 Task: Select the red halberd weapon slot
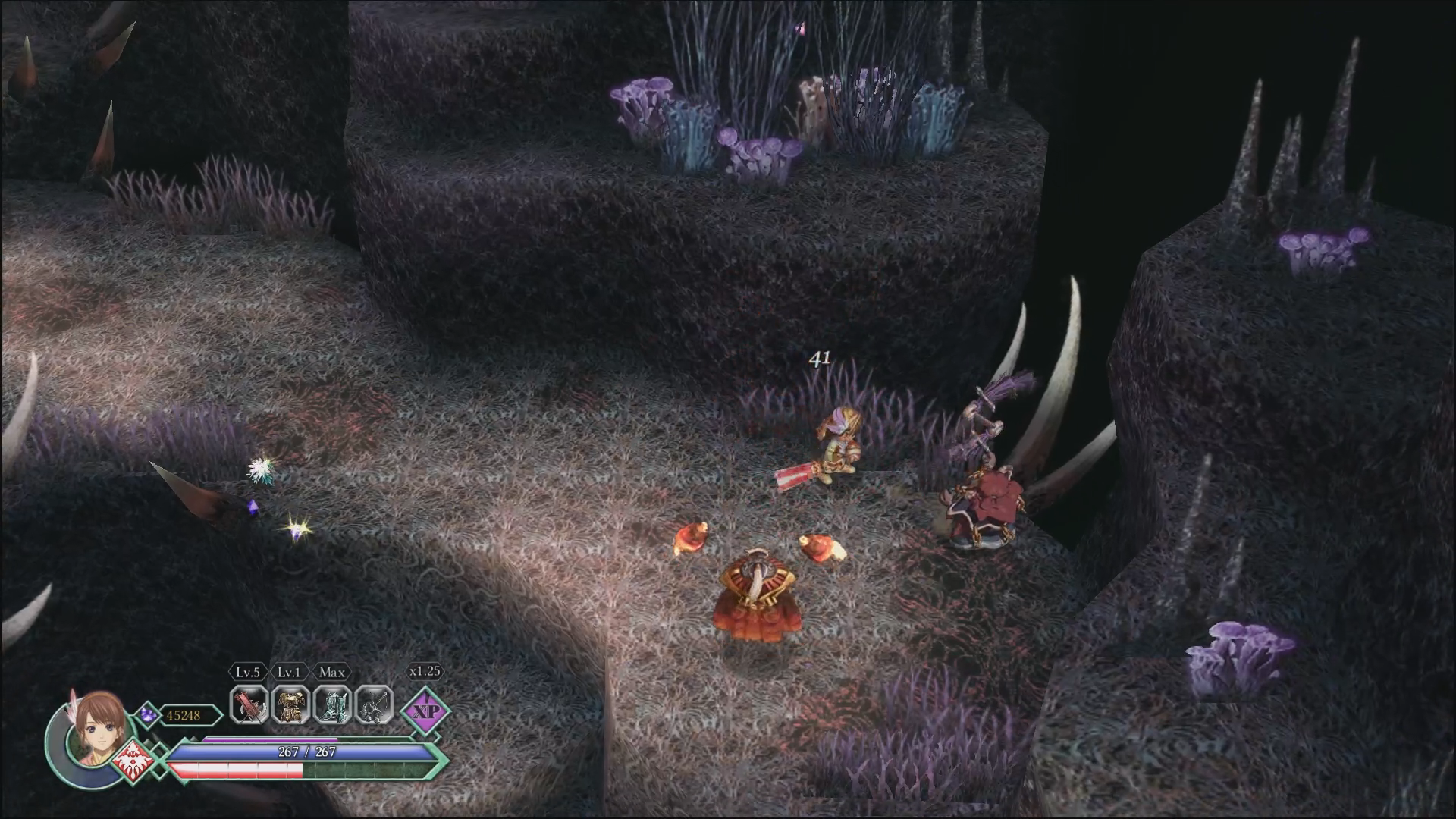coord(248,705)
